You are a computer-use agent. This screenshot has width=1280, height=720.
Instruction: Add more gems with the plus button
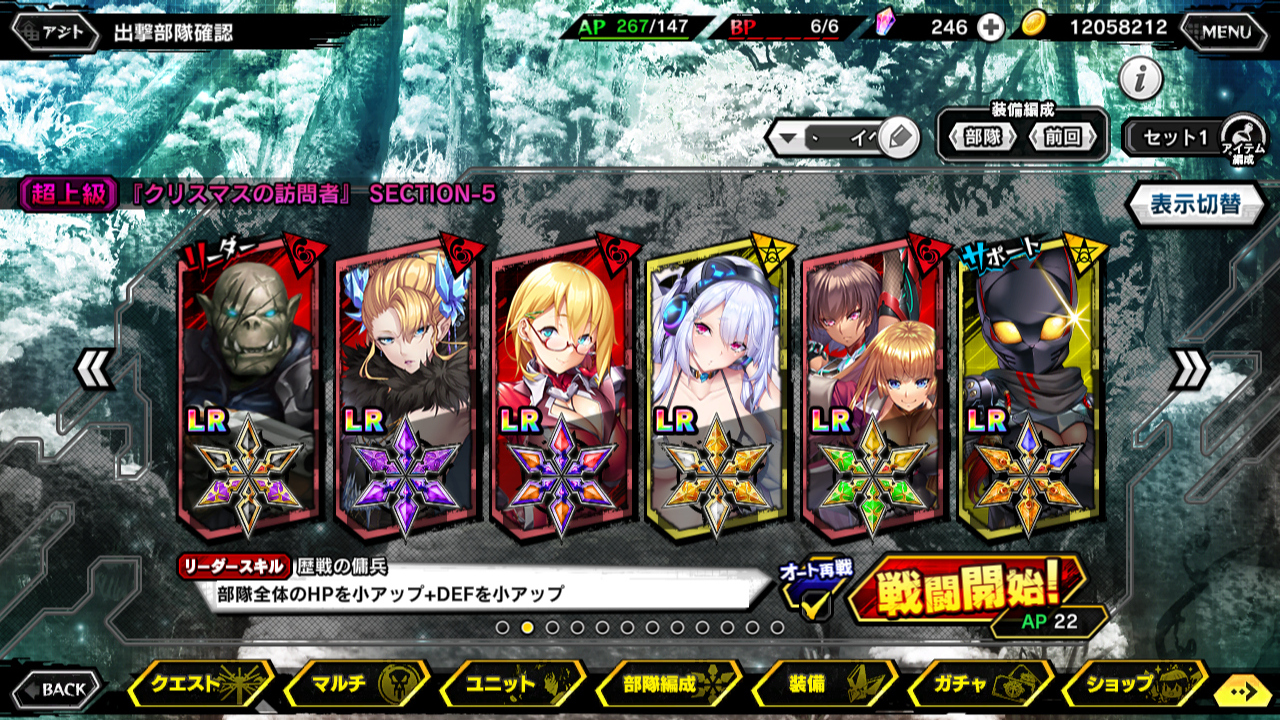[x=990, y=28]
